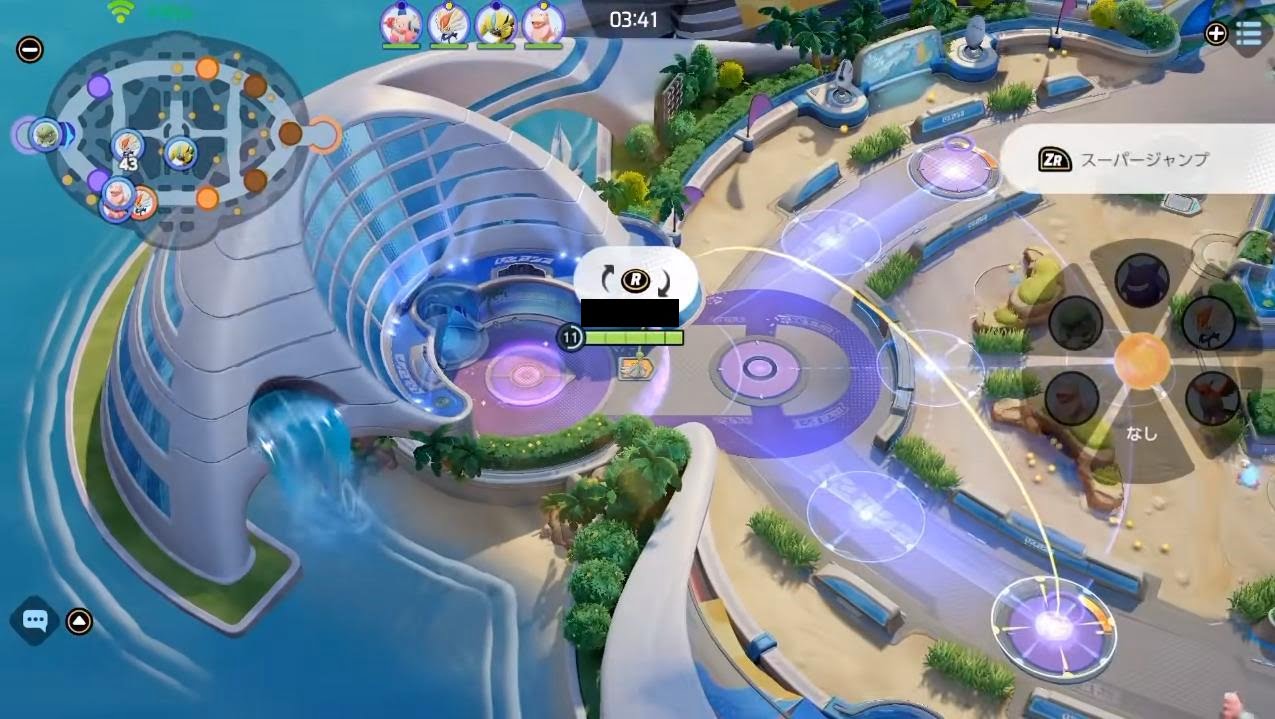Select Mr. Mime's teammate portrait
The image size is (1275, 719).
400,24
